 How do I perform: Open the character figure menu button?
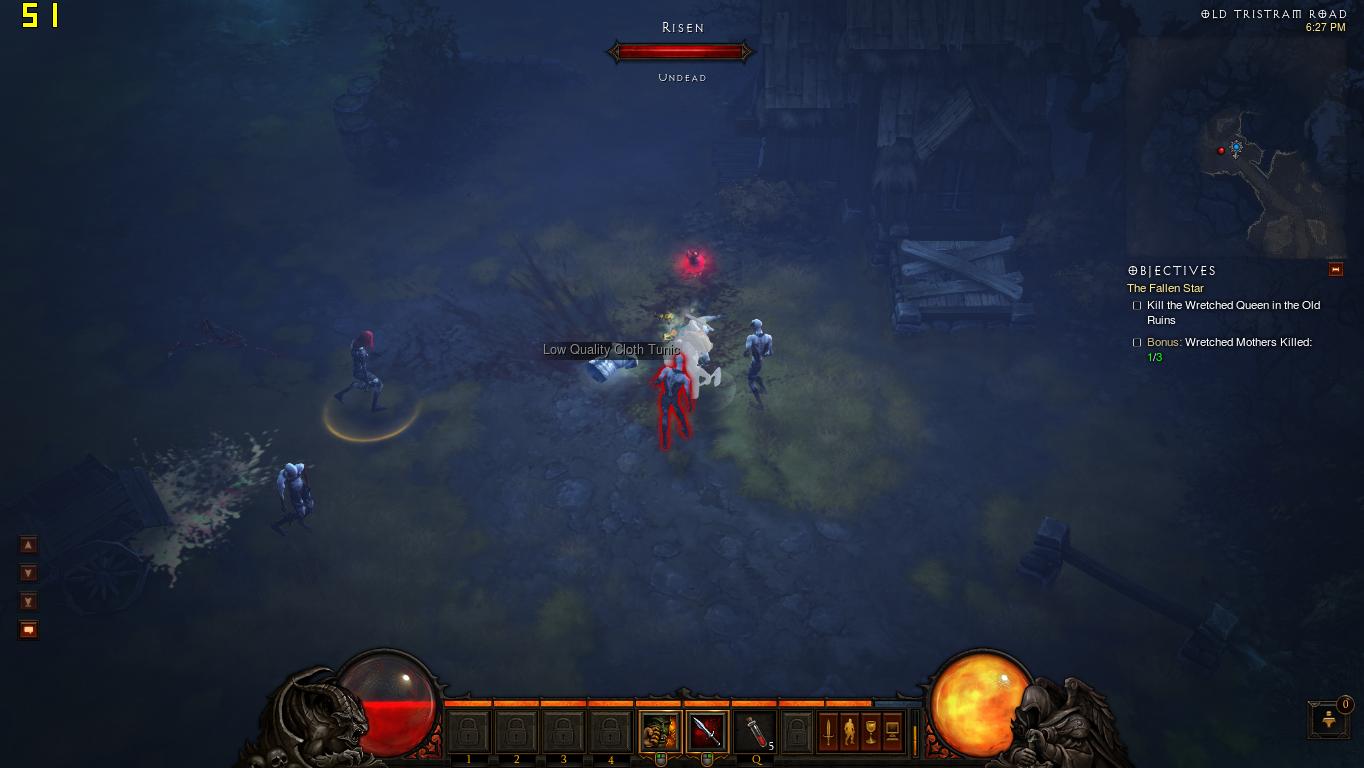click(x=849, y=732)
